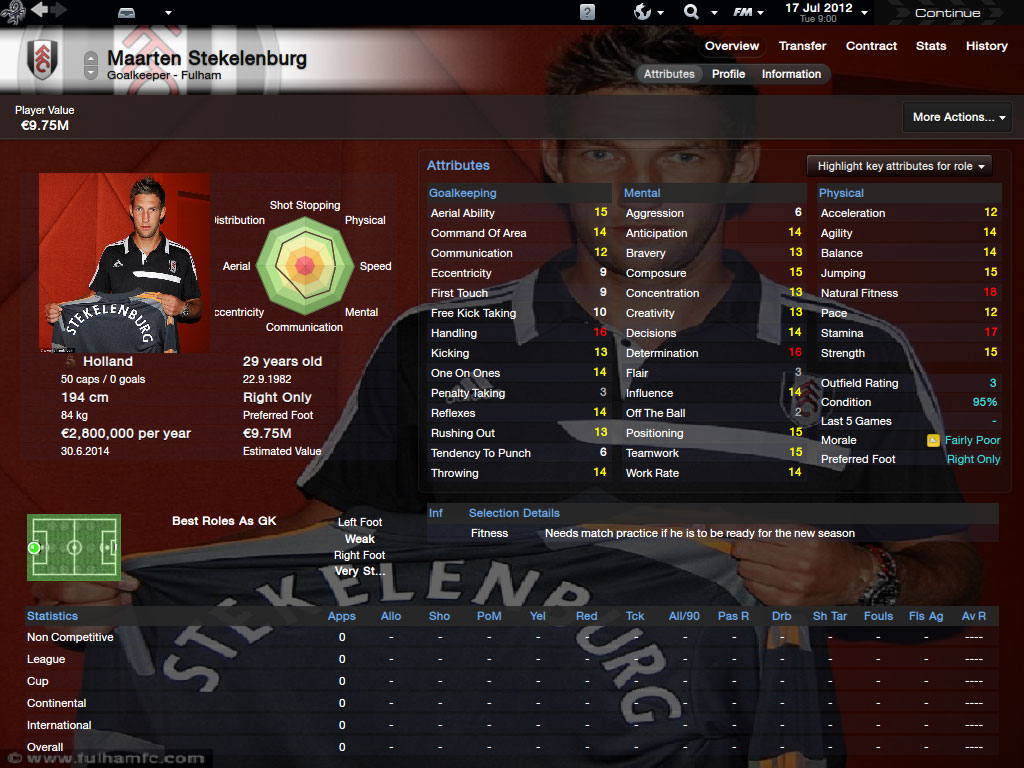1024x768 pixels.
Task: Open the Contract section
Action: 871,46
